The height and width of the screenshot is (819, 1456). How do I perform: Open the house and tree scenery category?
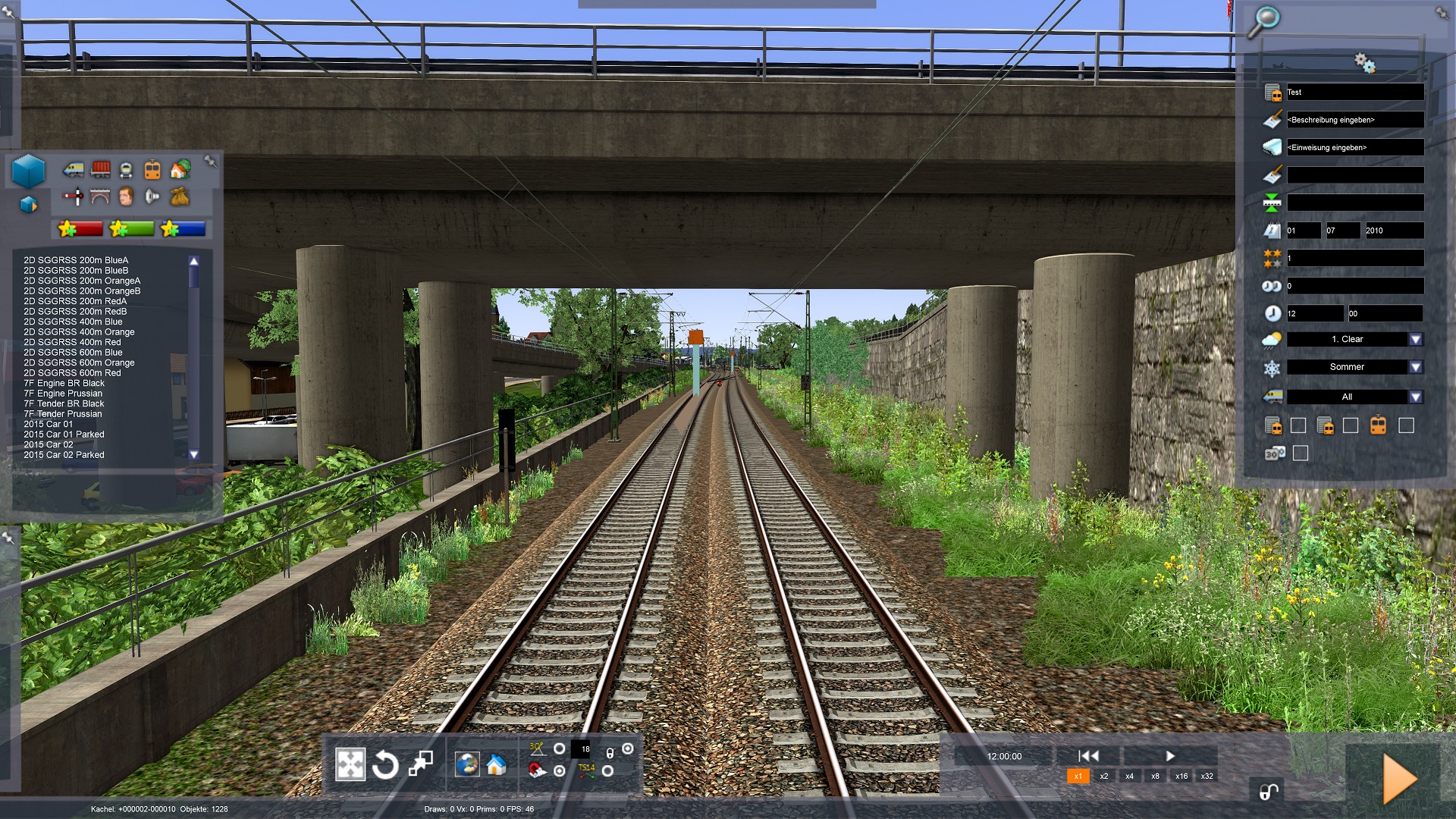[x=180, y=169]
